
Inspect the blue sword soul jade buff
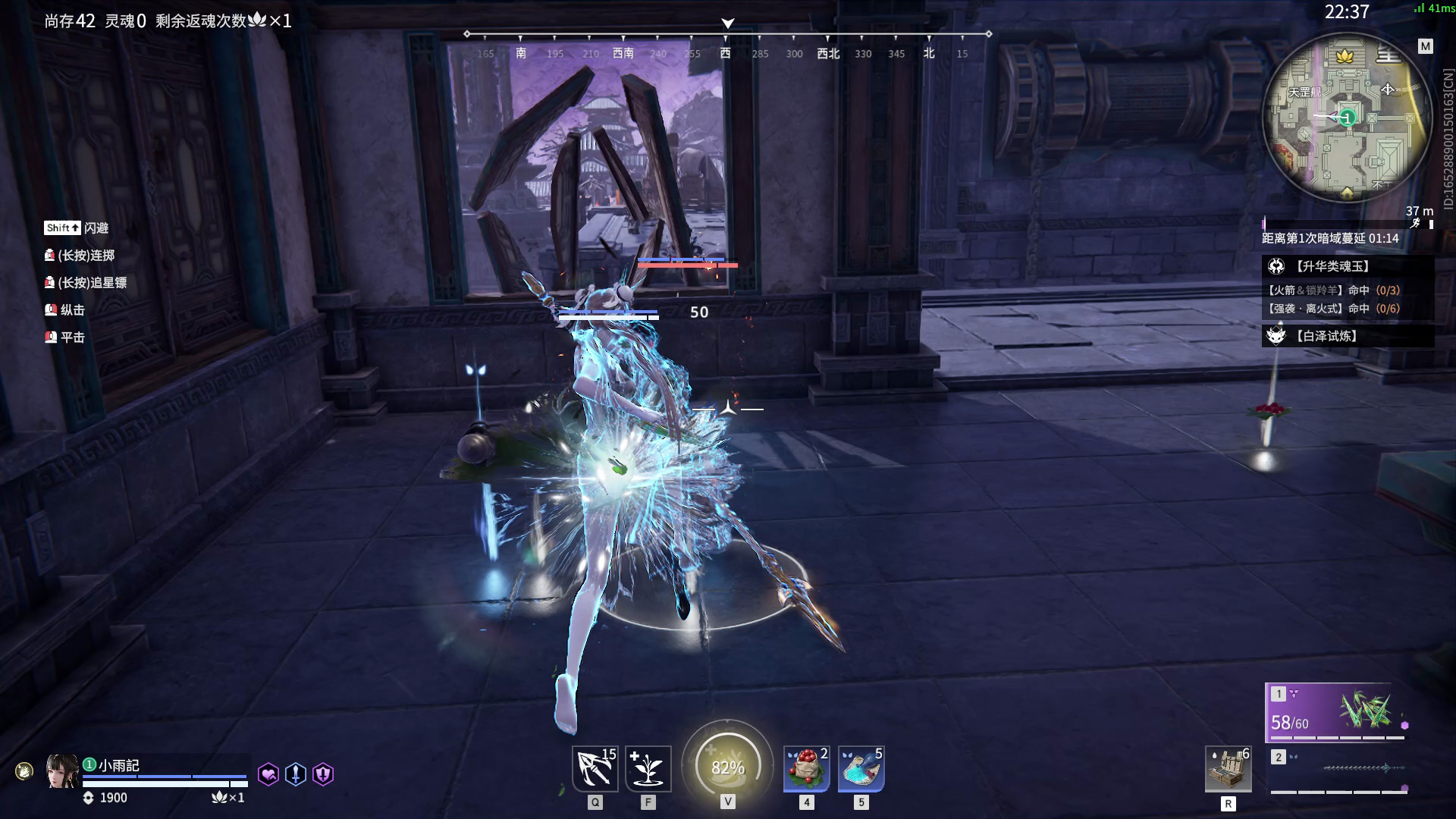[x=296, y=774]
